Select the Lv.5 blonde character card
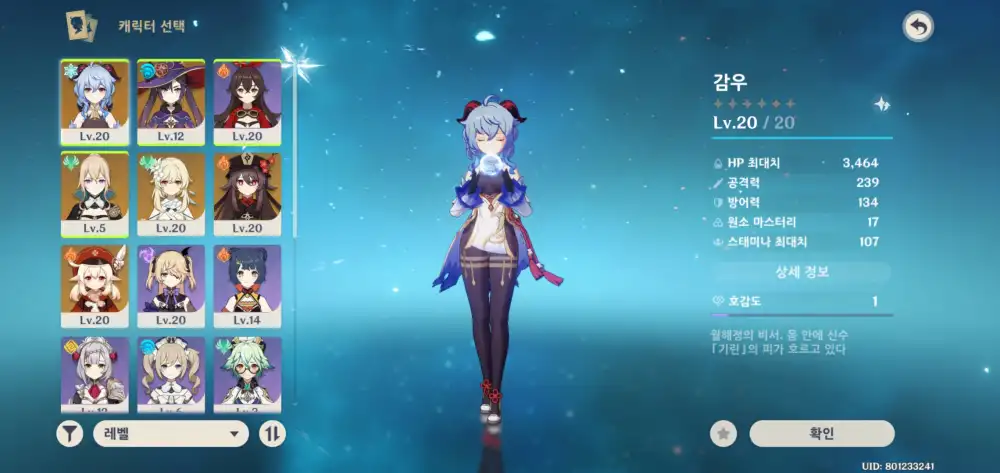This screenshot has height=473, width=1000. point(95,193)
